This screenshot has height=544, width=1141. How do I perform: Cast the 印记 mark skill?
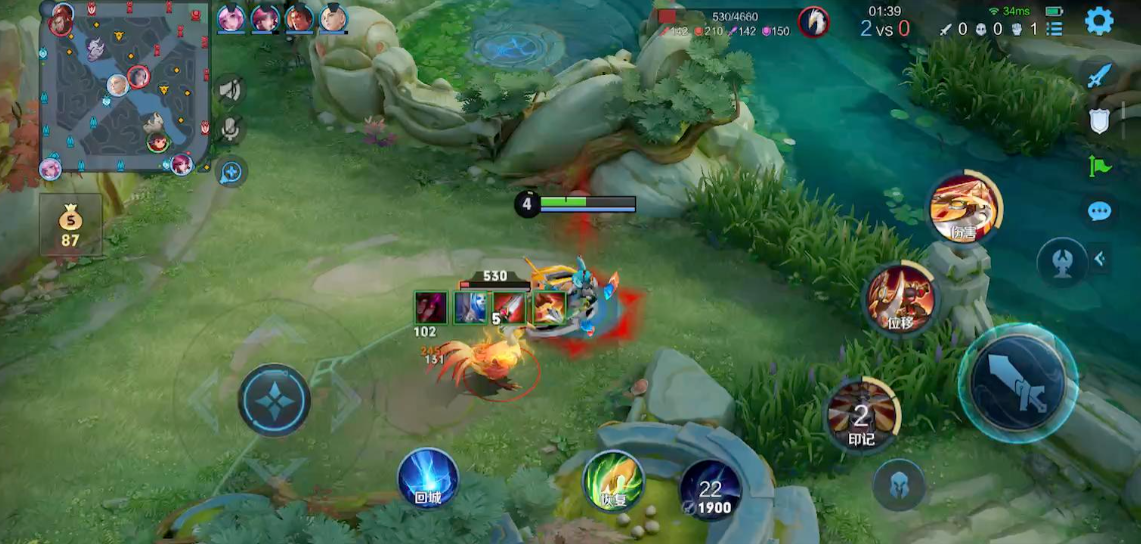pos(863,414)
